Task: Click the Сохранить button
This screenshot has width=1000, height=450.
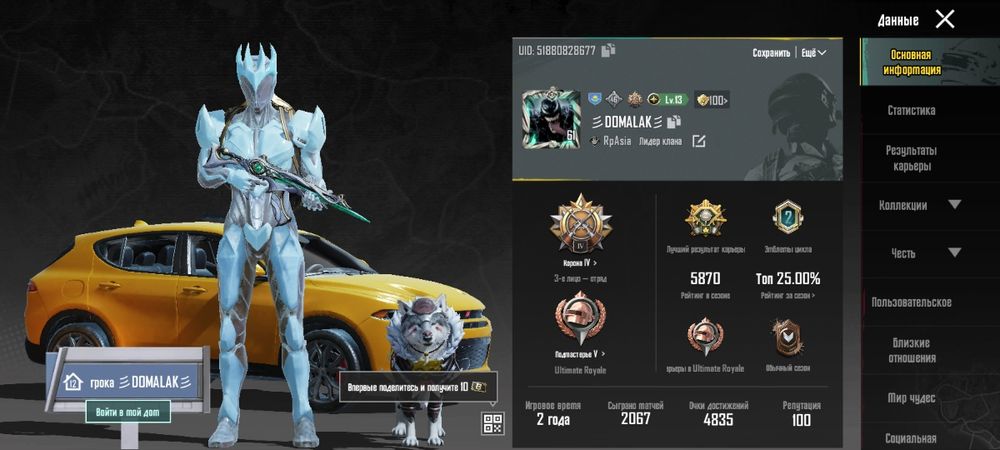Action: click(x=771, y=53)
